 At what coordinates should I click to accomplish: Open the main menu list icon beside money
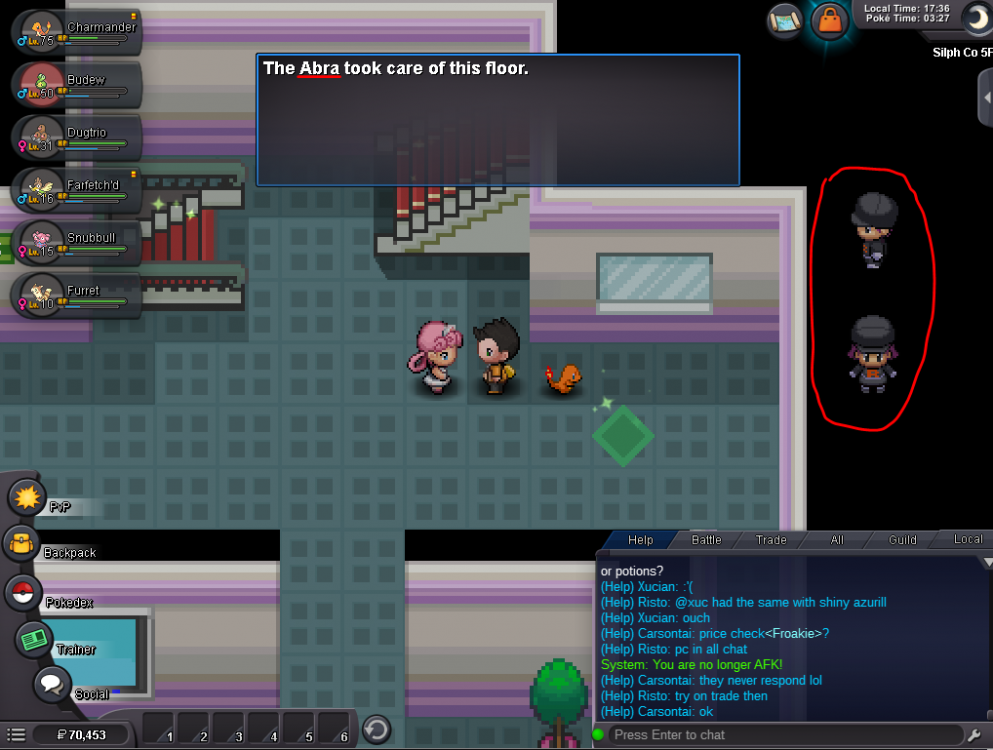(16, 734)
